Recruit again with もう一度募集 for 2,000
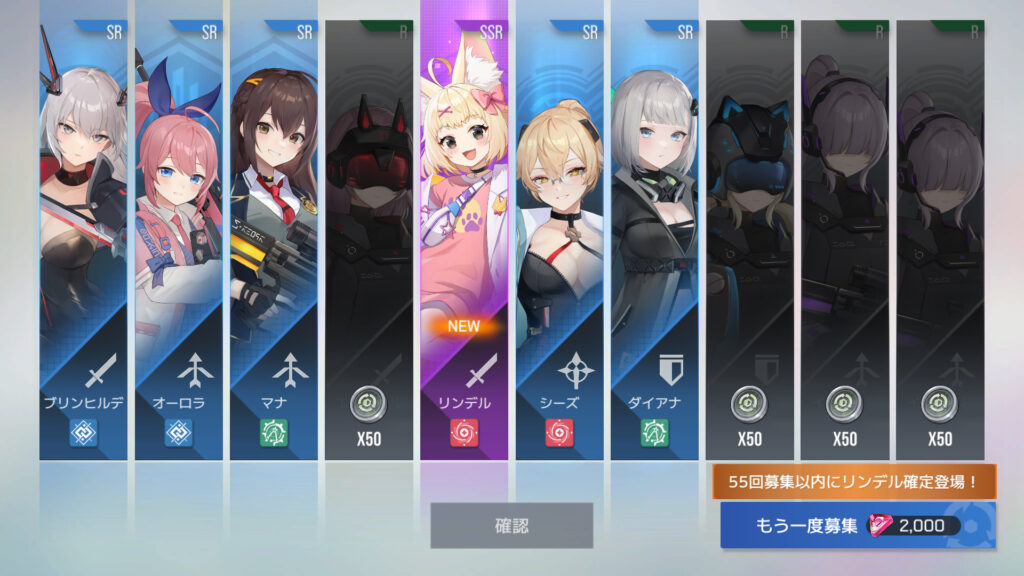Screen dimensions: 1024x576 point(857,526)
